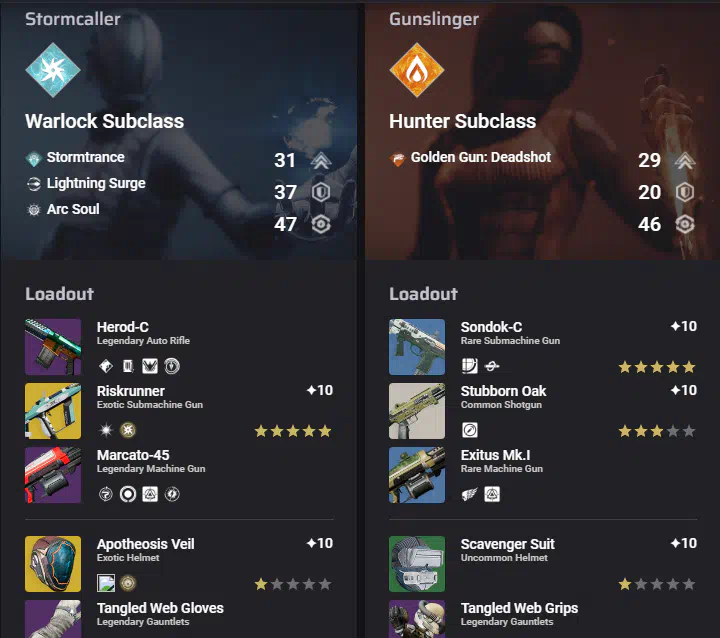Click the Stormtrance ability
The image size is (720, 638).
click(x=85, y=158)
